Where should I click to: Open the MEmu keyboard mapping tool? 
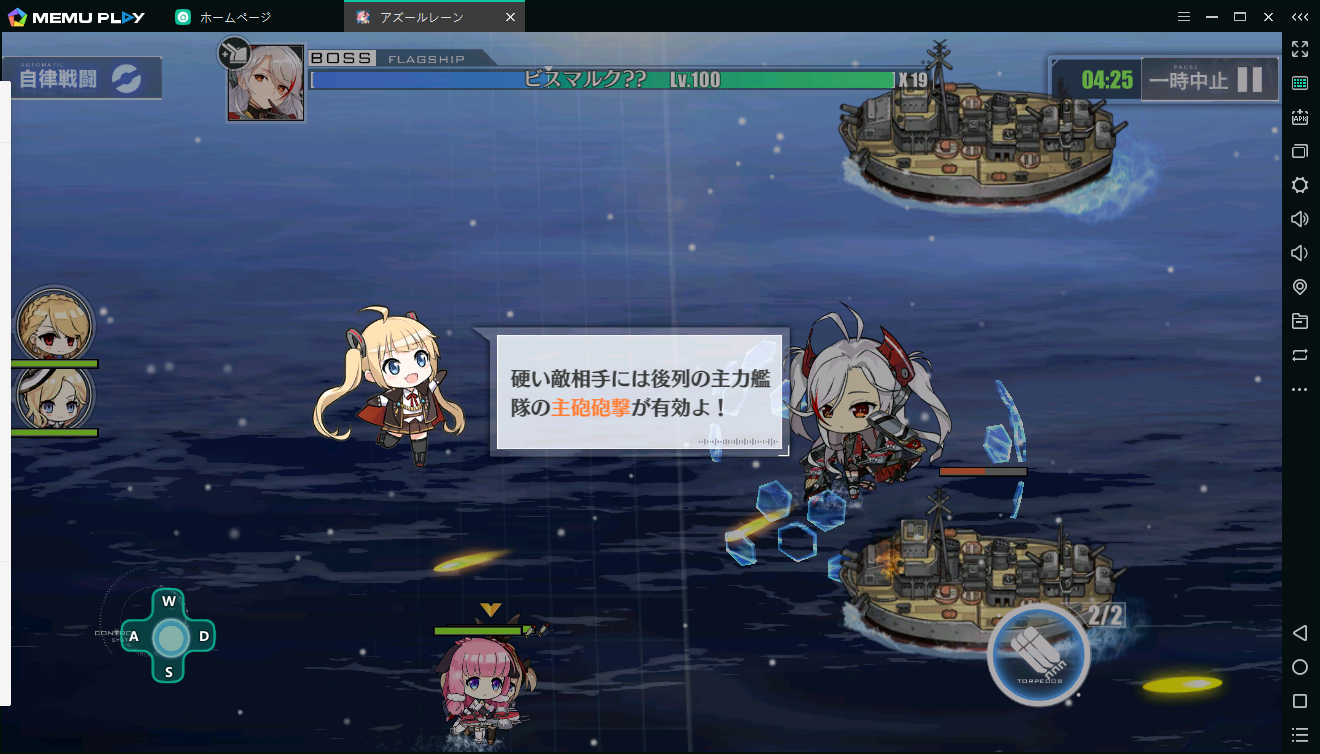click(1299, 83)
